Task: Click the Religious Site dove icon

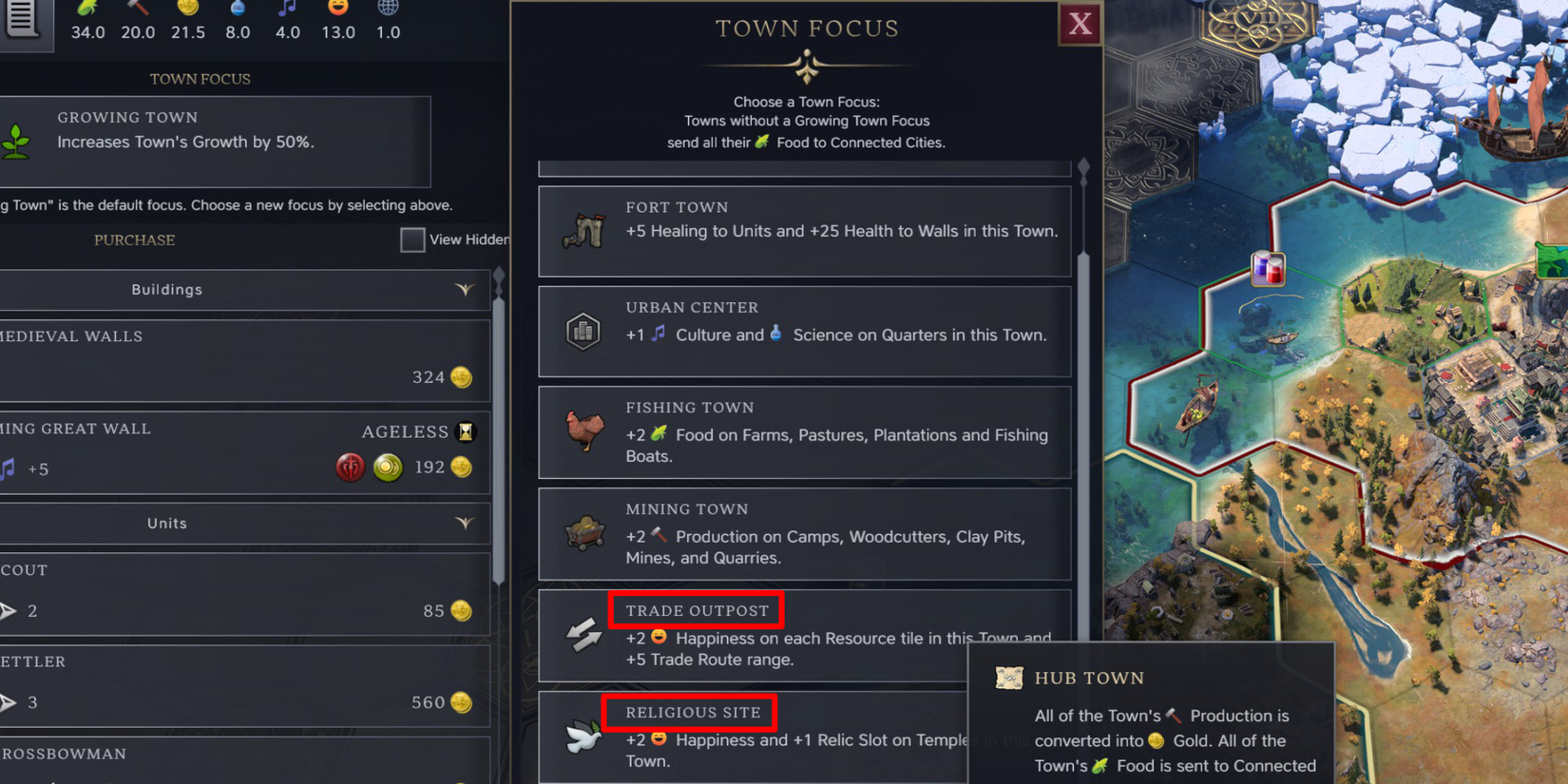Action: 583,736
